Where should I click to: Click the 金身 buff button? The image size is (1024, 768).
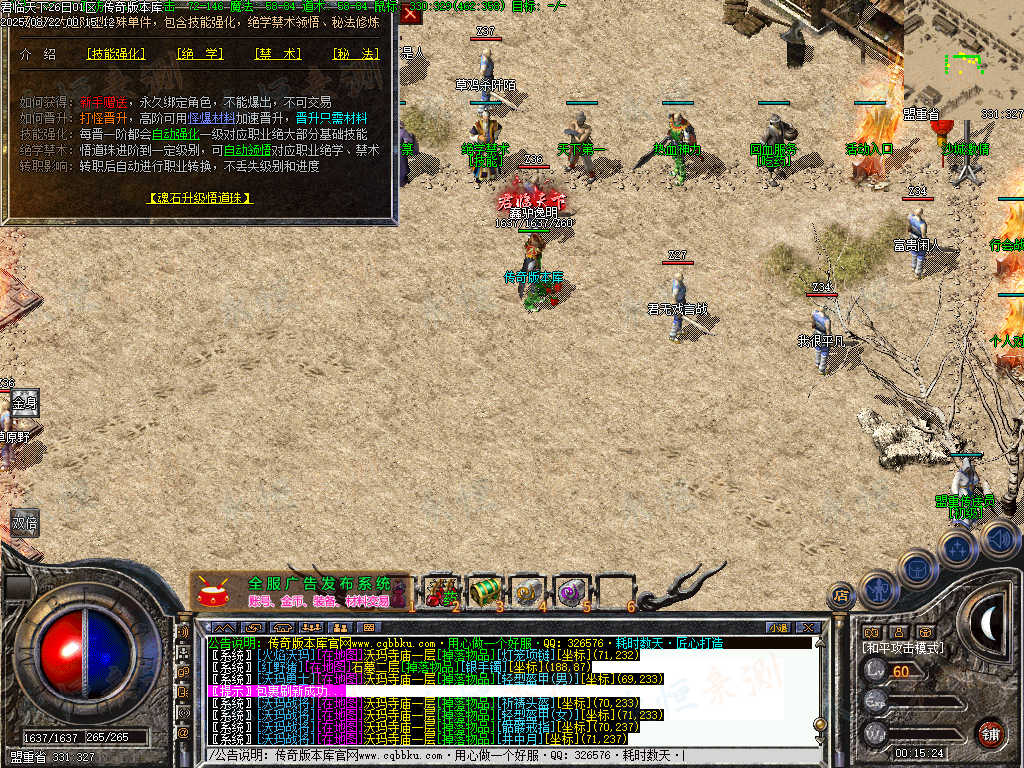[24, 403]
